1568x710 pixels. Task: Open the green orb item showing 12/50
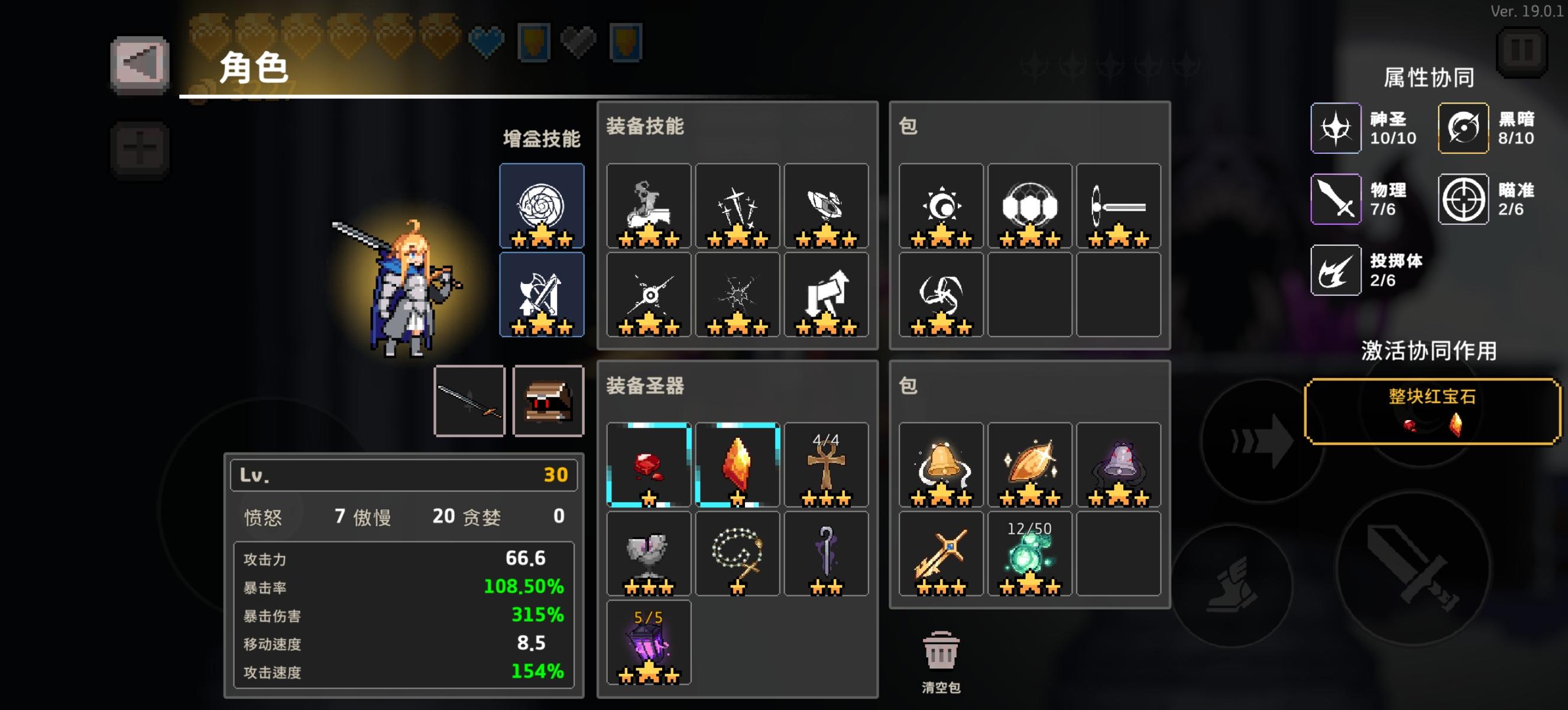click(x=1031, y=553)
